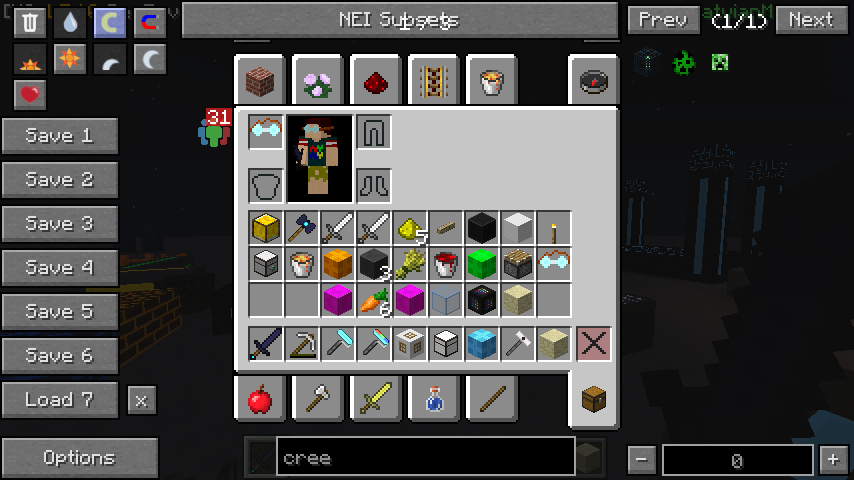Toggle rain with the water drop icon
854x480 pixels.
tap(70, 23)
